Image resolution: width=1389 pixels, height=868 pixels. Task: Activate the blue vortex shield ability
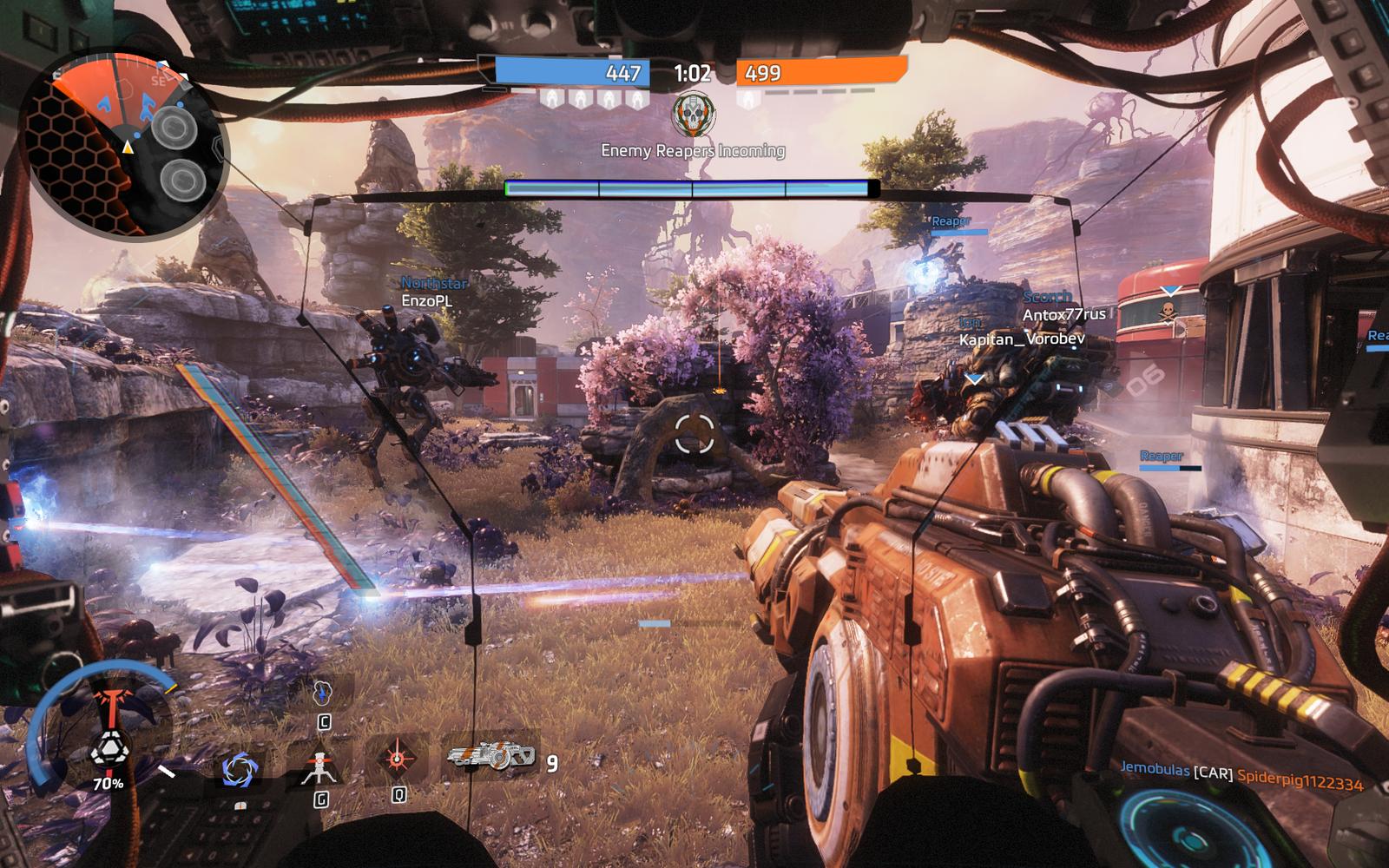(x=239, y=770)
